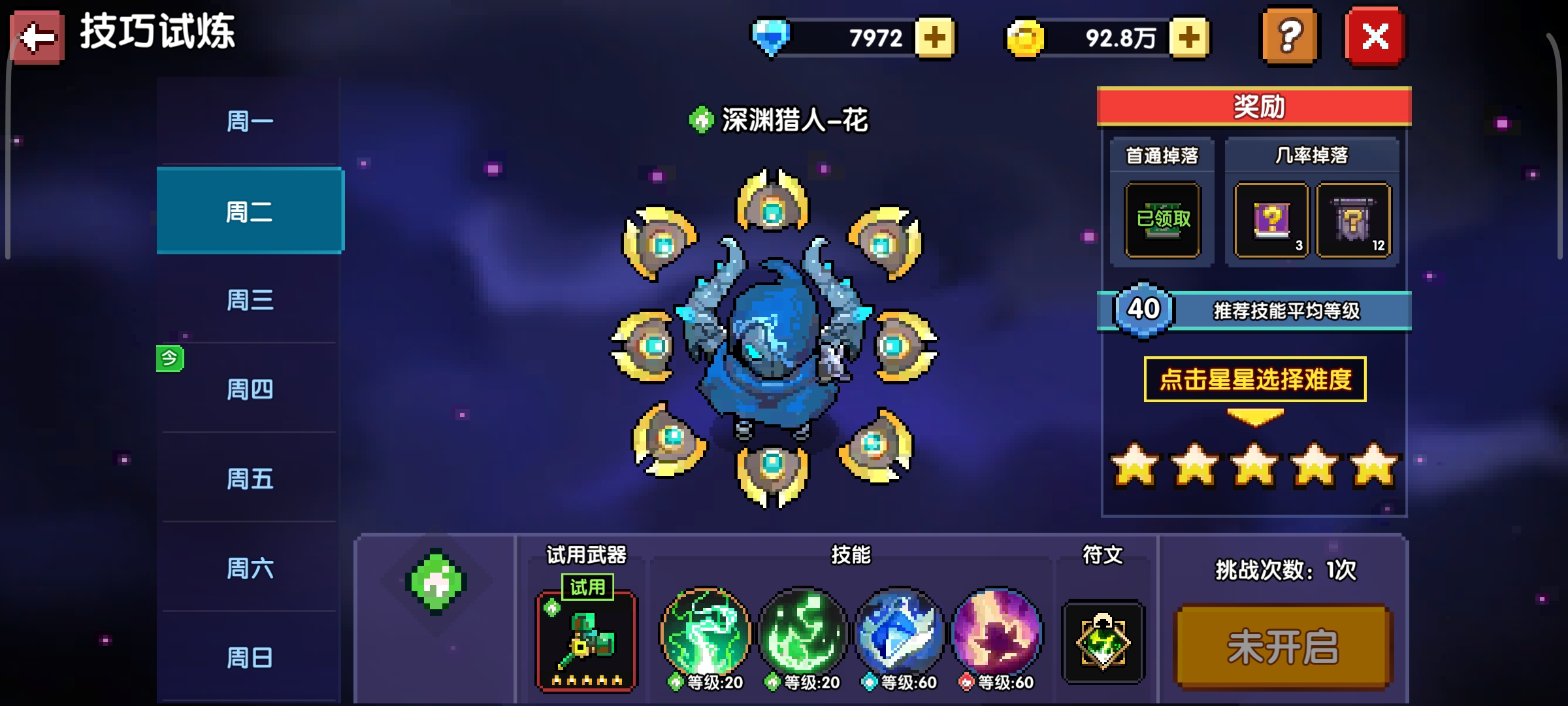The image size is (1568, 706).
Task: Click the 已领取 first-clear reward
Action: pos(1162,221)
